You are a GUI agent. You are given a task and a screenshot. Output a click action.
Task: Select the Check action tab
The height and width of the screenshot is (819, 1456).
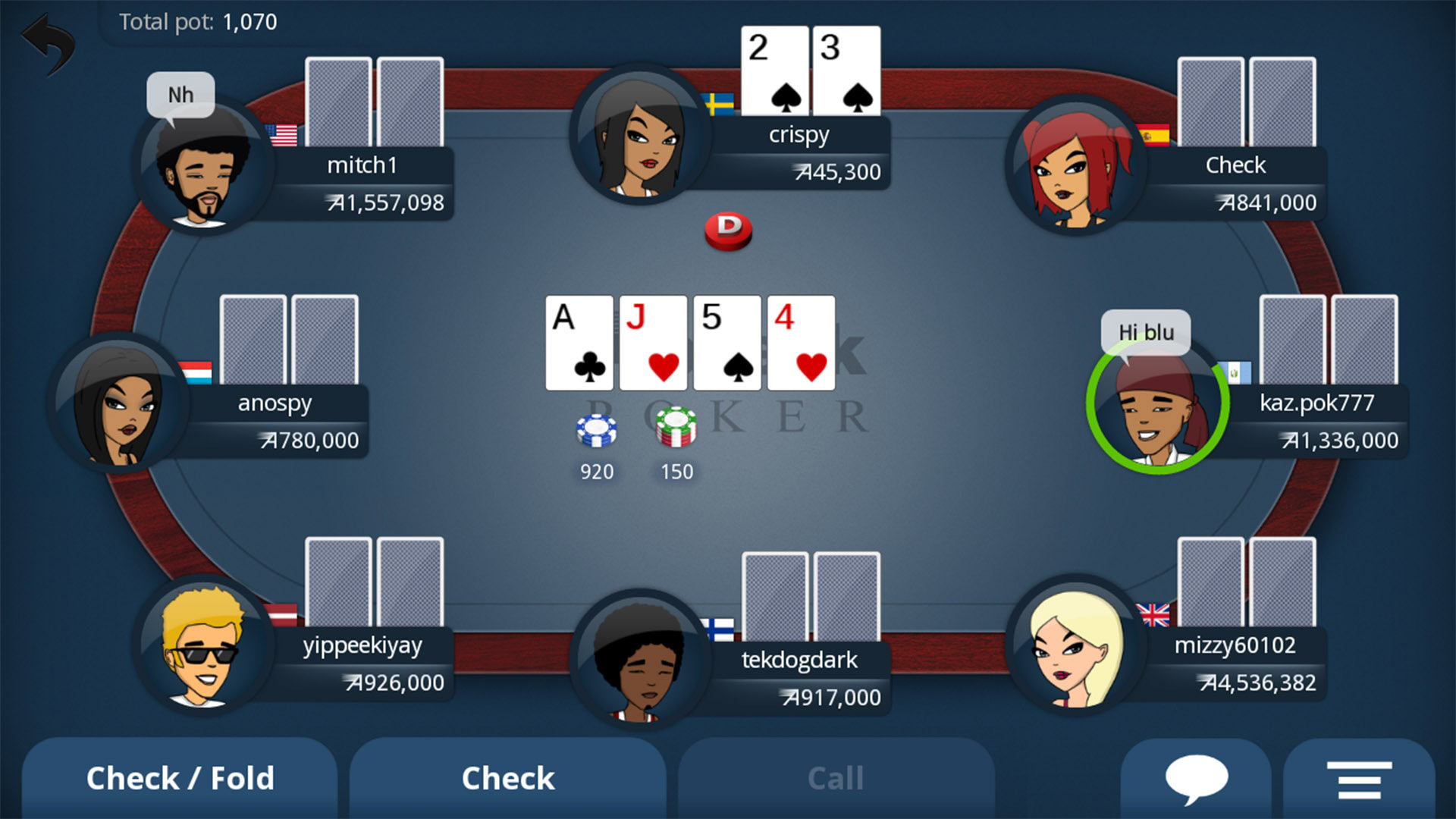[508, 777]
